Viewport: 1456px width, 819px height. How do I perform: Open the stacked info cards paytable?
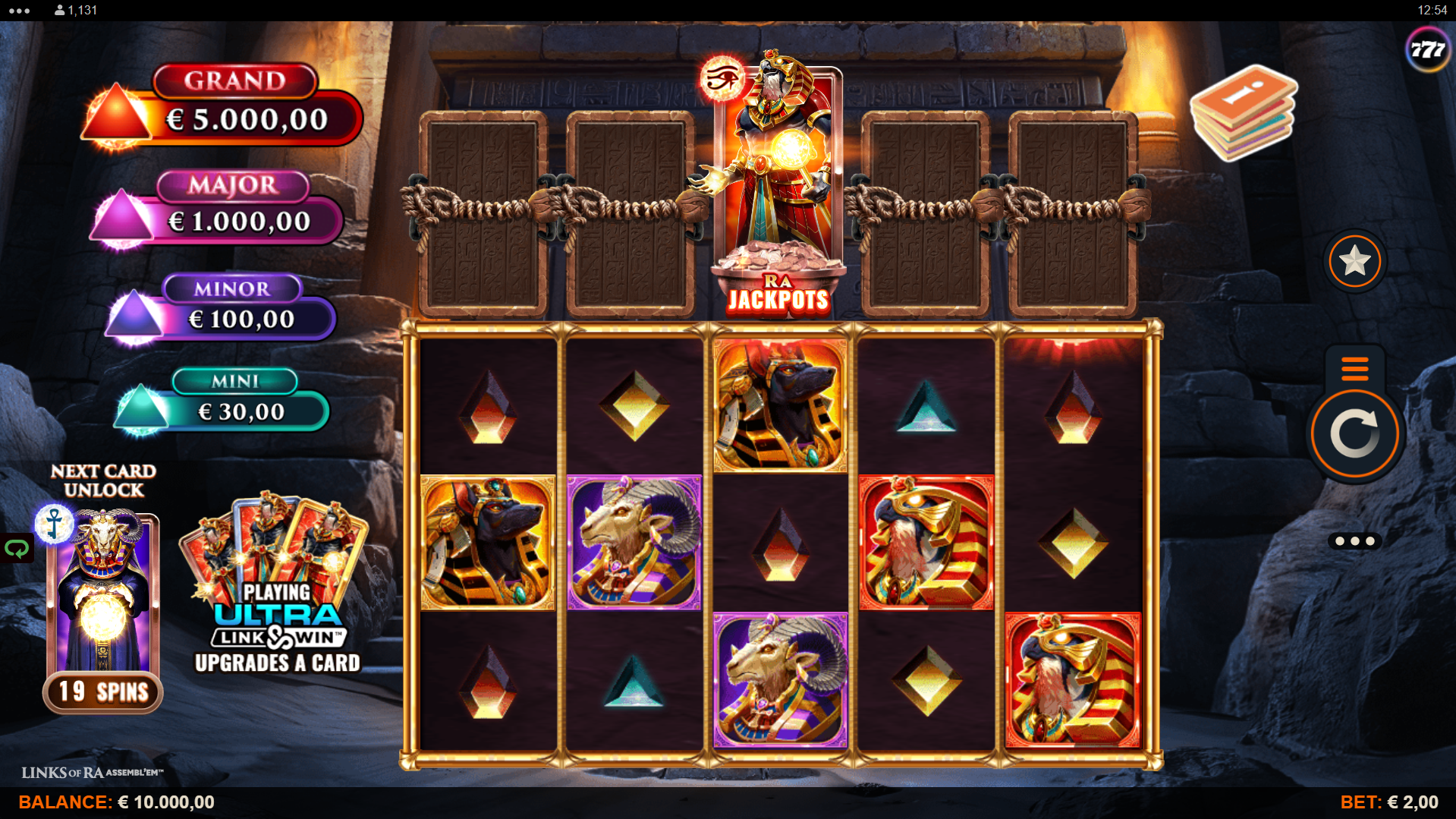click(x=1243, y=114)
